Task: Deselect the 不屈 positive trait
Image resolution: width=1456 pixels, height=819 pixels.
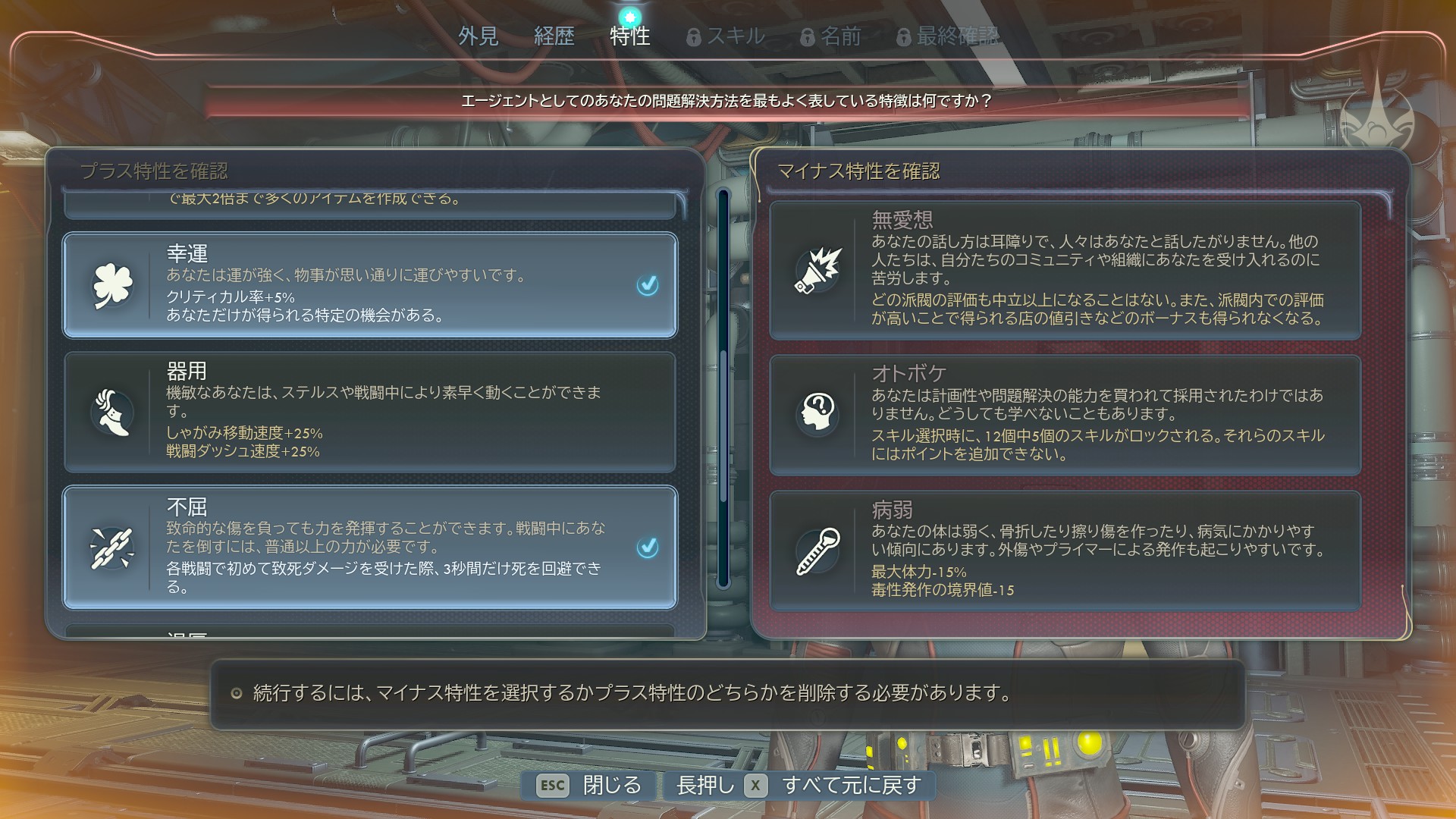Action: pos(369,547)
